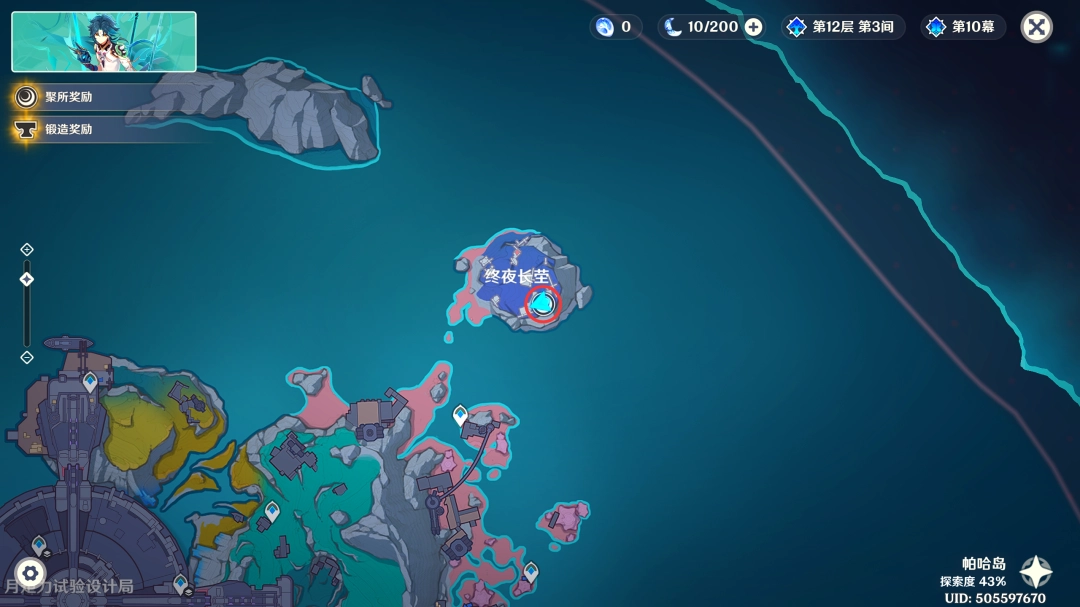Open the 第10幕 theater progress

961,27
